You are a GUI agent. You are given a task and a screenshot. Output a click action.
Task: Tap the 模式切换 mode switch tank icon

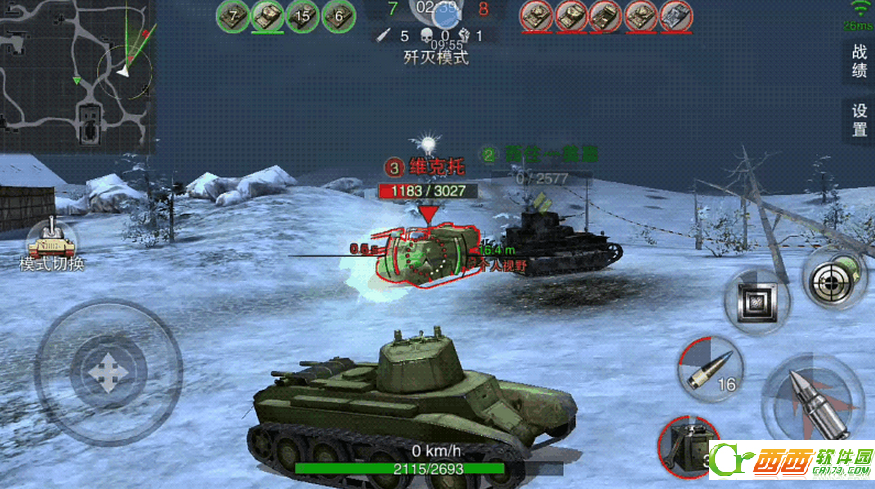coord(51,240)
